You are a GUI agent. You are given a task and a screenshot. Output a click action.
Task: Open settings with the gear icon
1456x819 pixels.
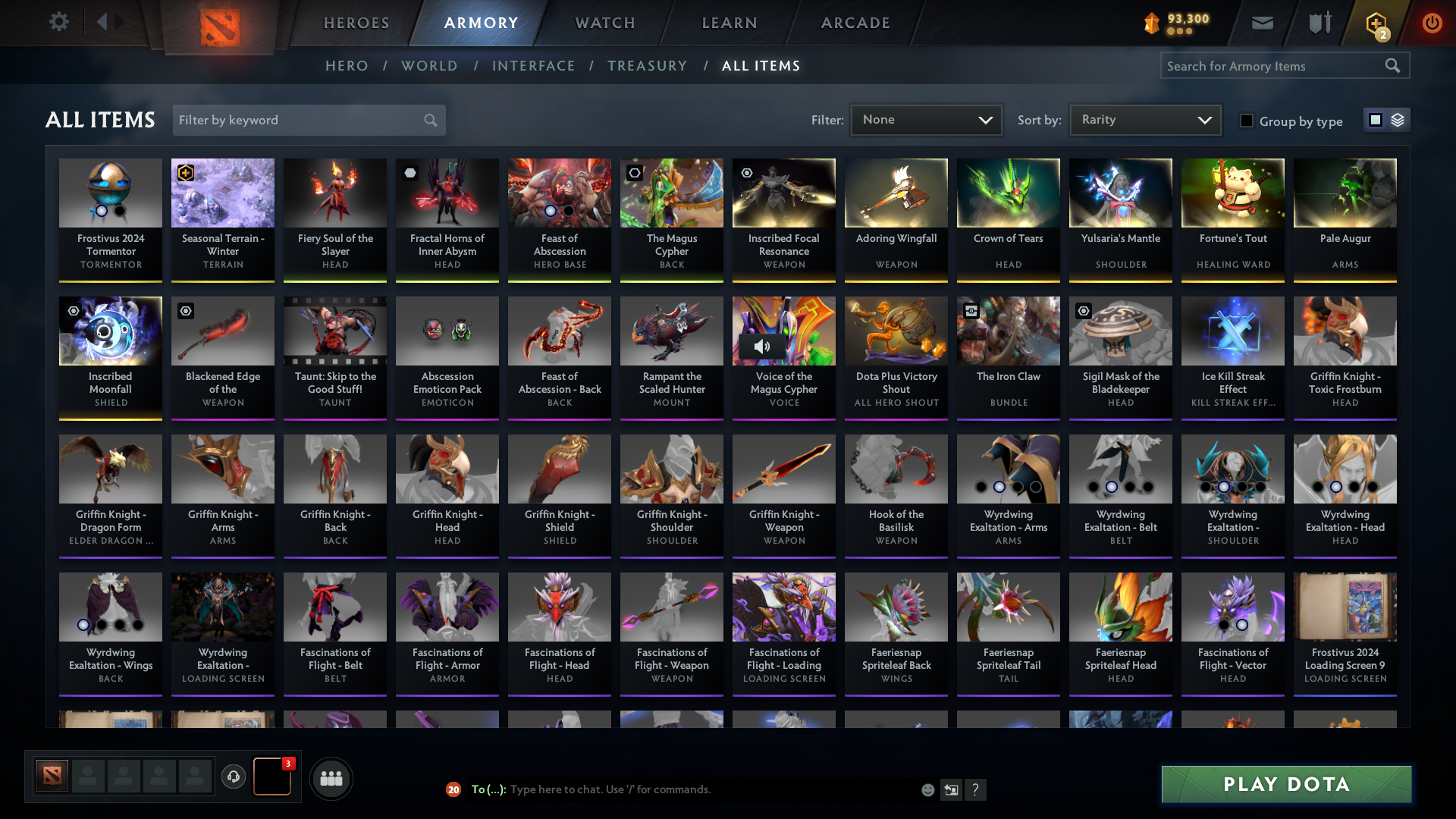[x=59, y=22]
